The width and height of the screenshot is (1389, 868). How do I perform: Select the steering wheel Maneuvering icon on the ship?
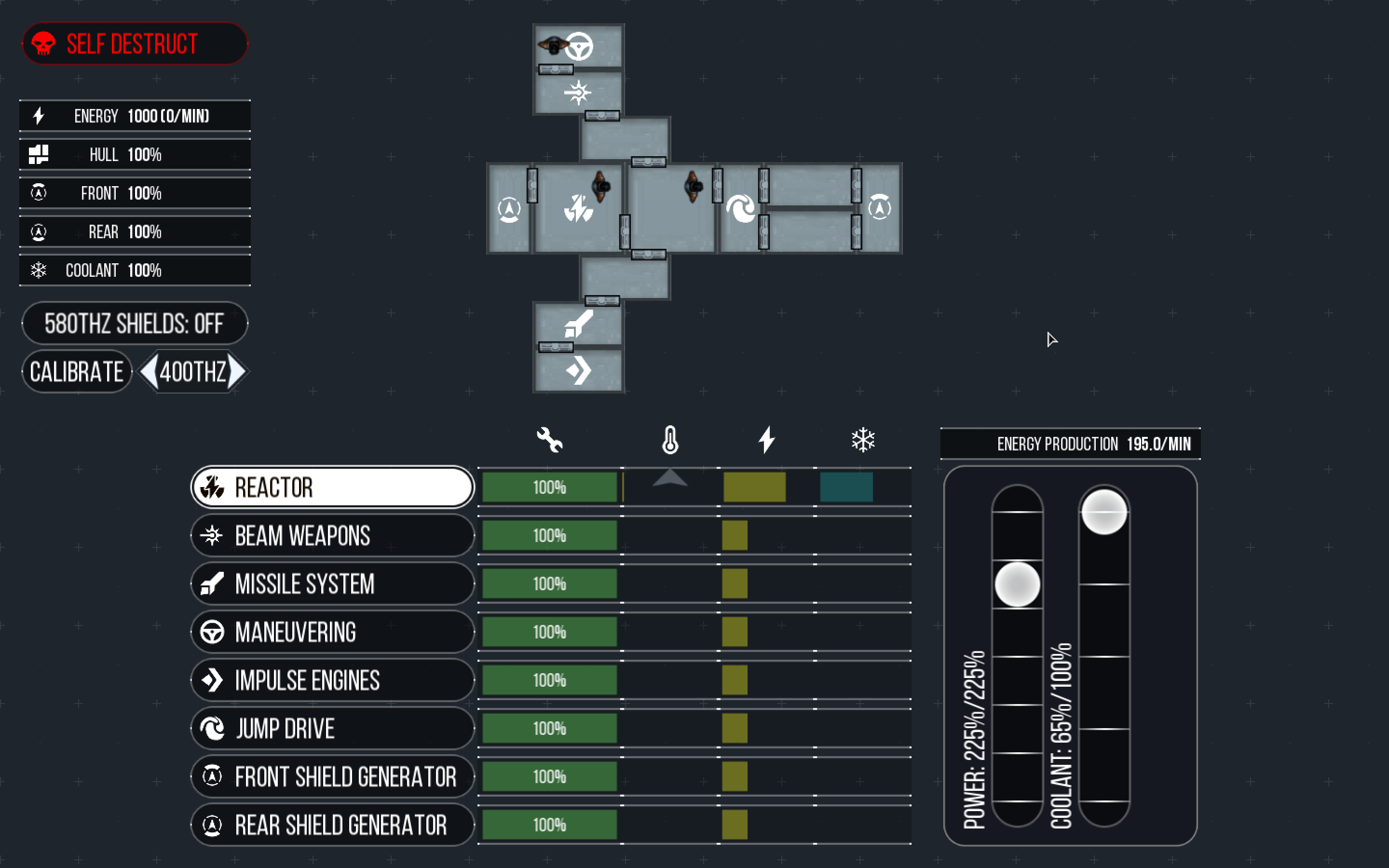click(580, 46)
